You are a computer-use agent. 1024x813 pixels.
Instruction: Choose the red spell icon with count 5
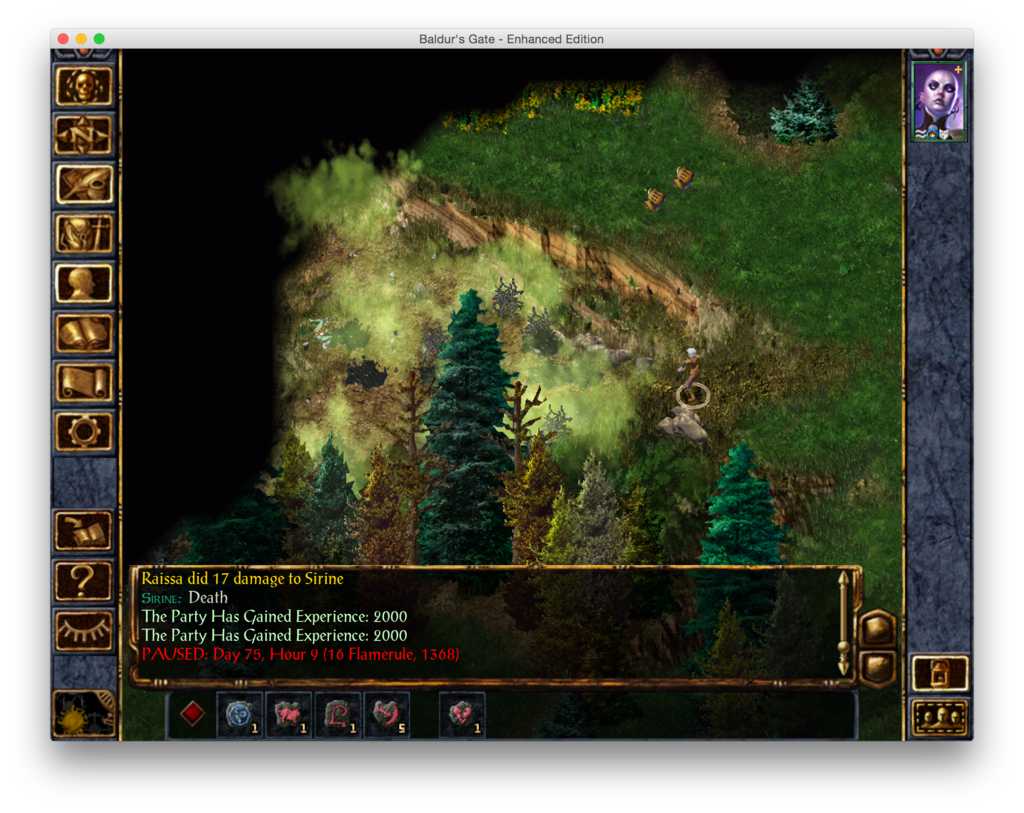coord(387,715)
